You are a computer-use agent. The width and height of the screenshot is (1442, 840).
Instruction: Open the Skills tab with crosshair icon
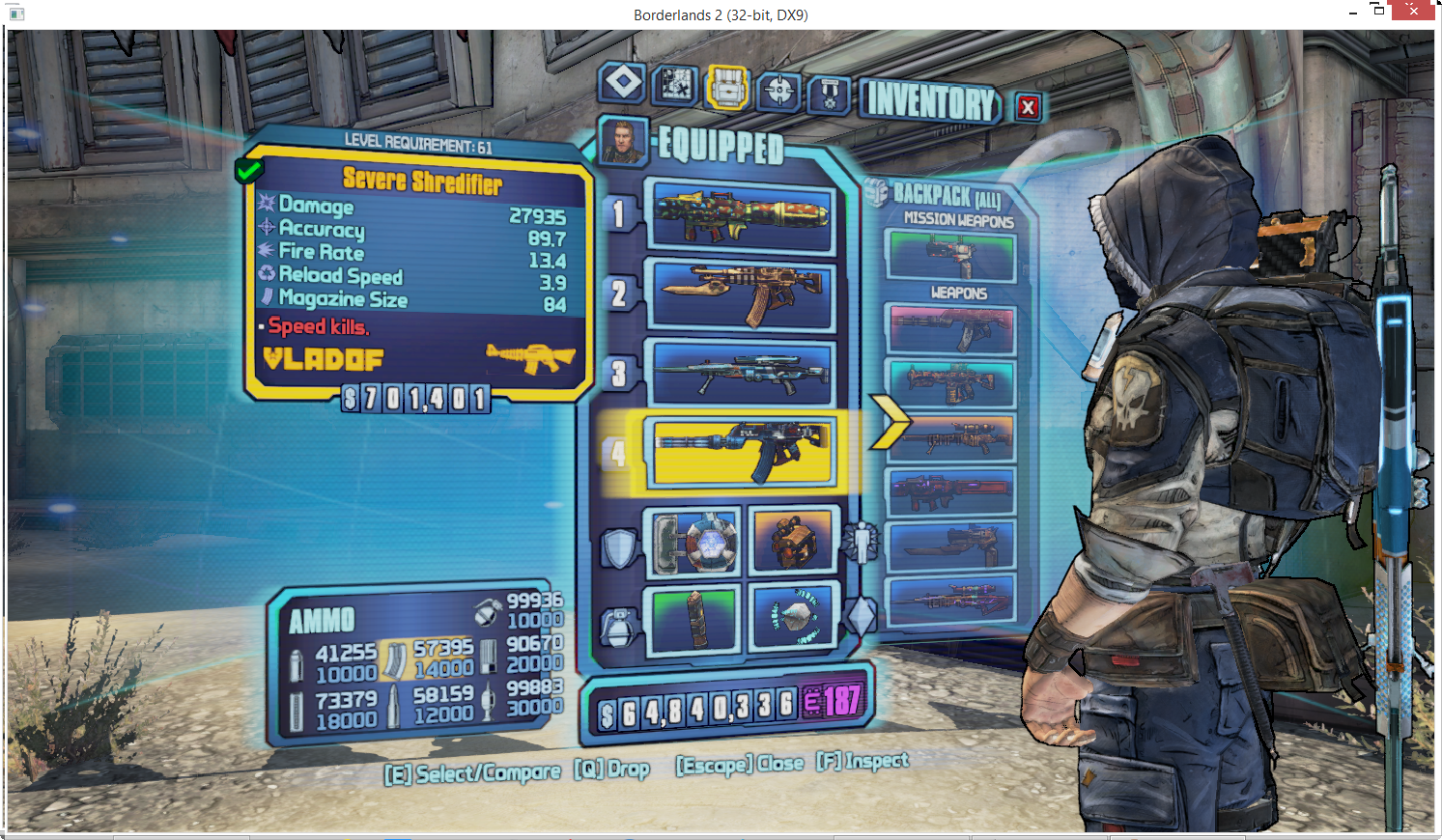[x=778, y=91]
